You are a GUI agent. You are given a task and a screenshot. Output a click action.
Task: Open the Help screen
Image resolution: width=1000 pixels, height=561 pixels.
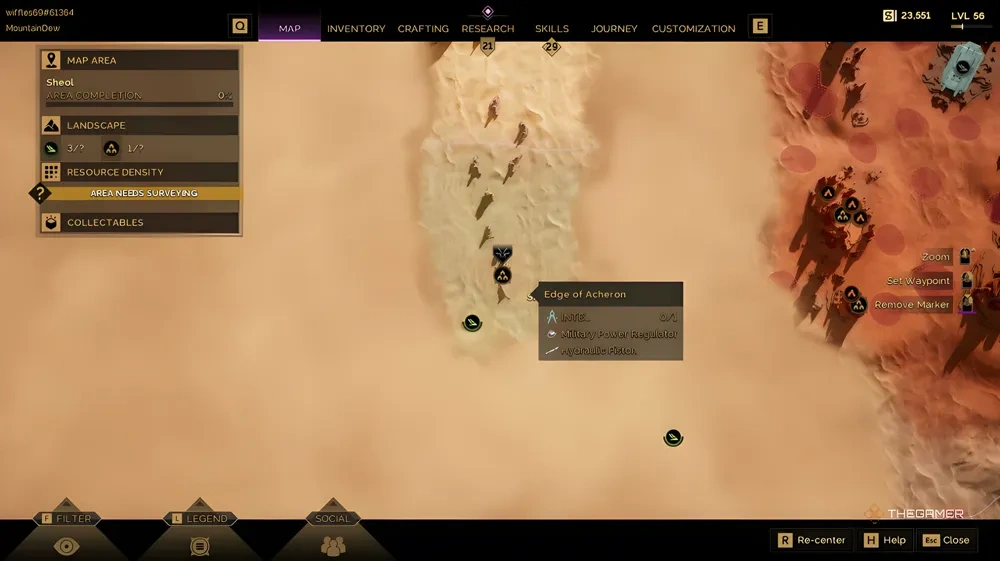(x=885, y=540)
